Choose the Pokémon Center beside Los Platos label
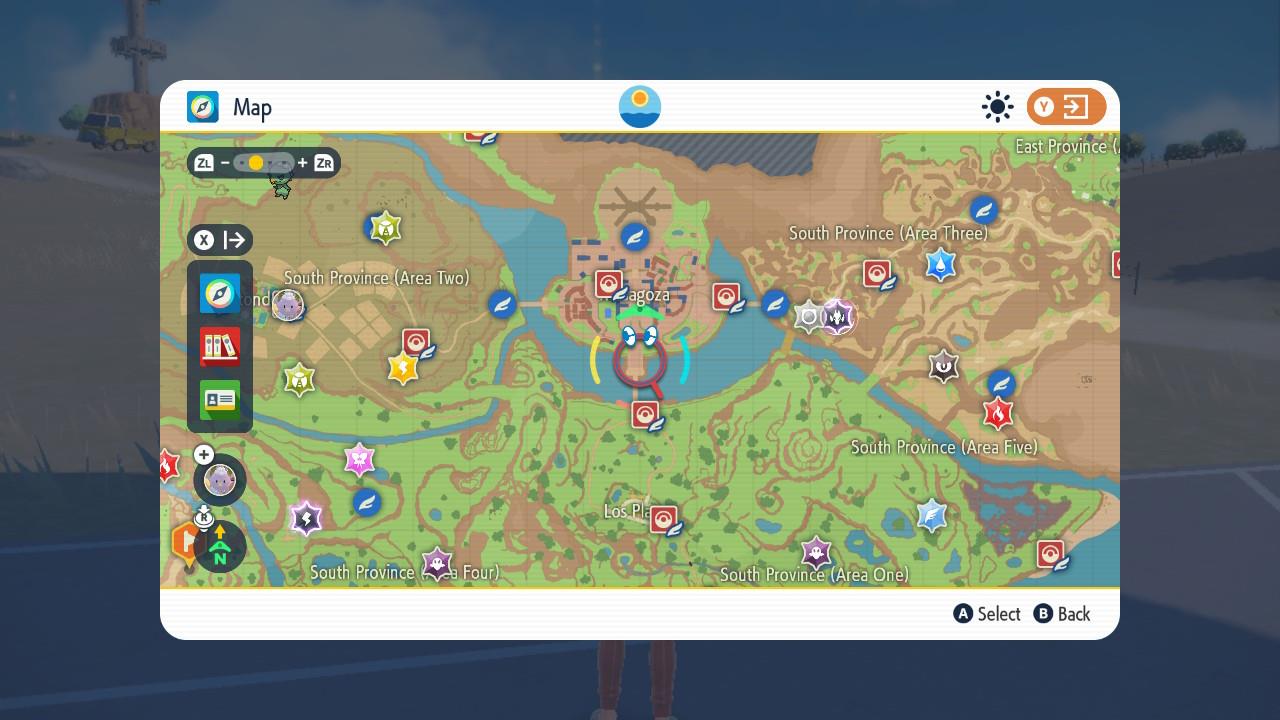 coord(664,519)
